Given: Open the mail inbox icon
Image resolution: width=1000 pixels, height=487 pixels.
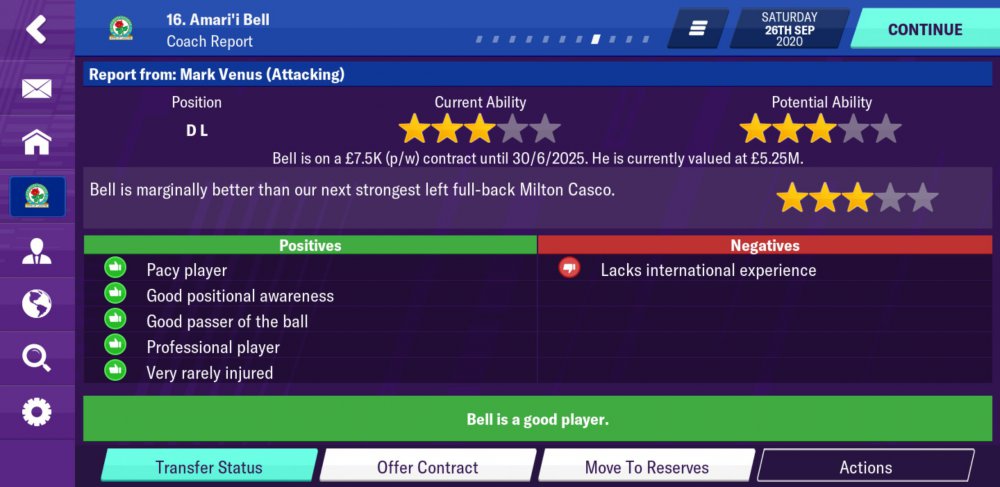Looking at the screenshot, I should click(36, 89).
